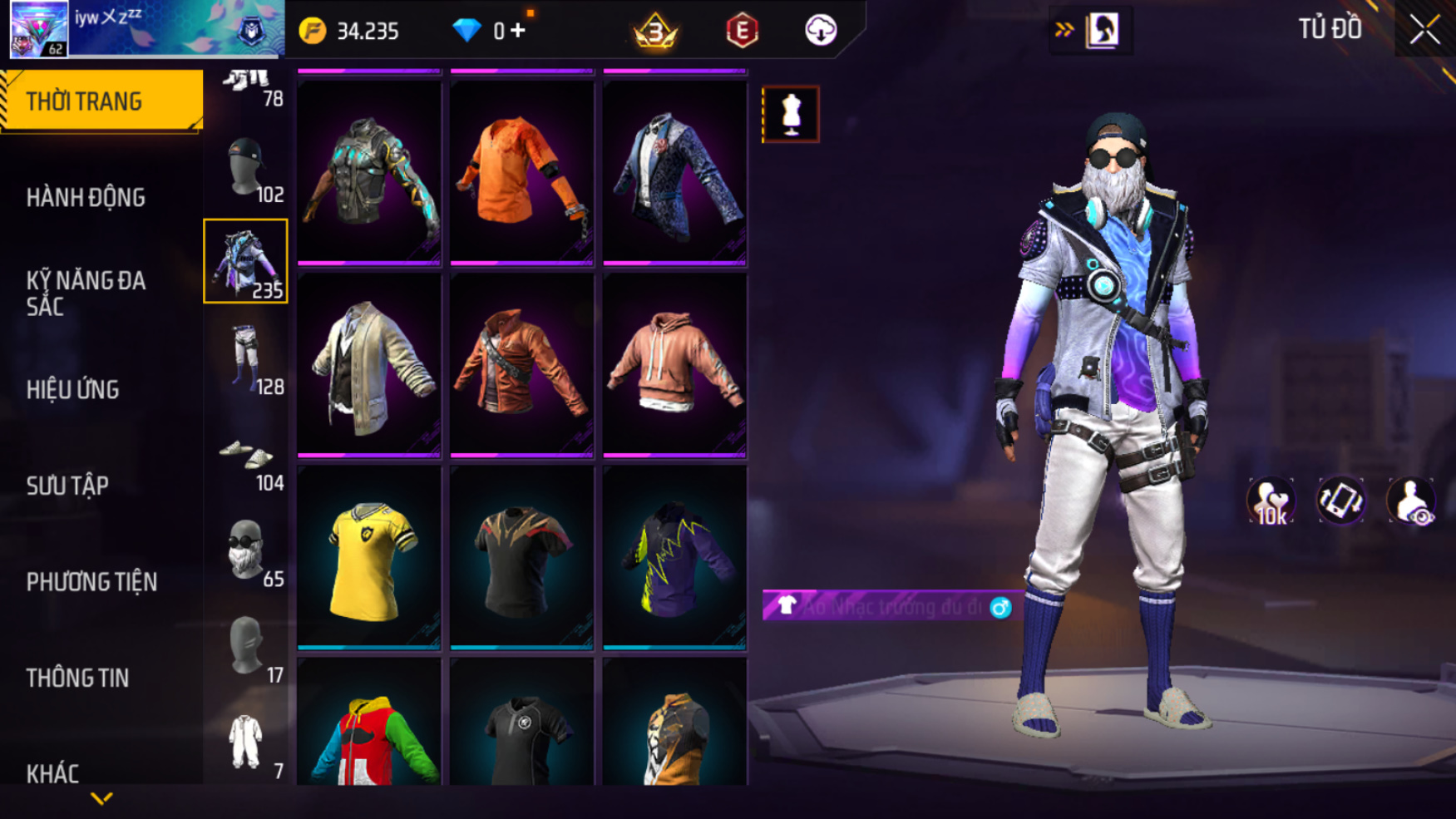1456x819 pixels.
Task: Select the shoes category with 104 items
Action: [246, 457]
